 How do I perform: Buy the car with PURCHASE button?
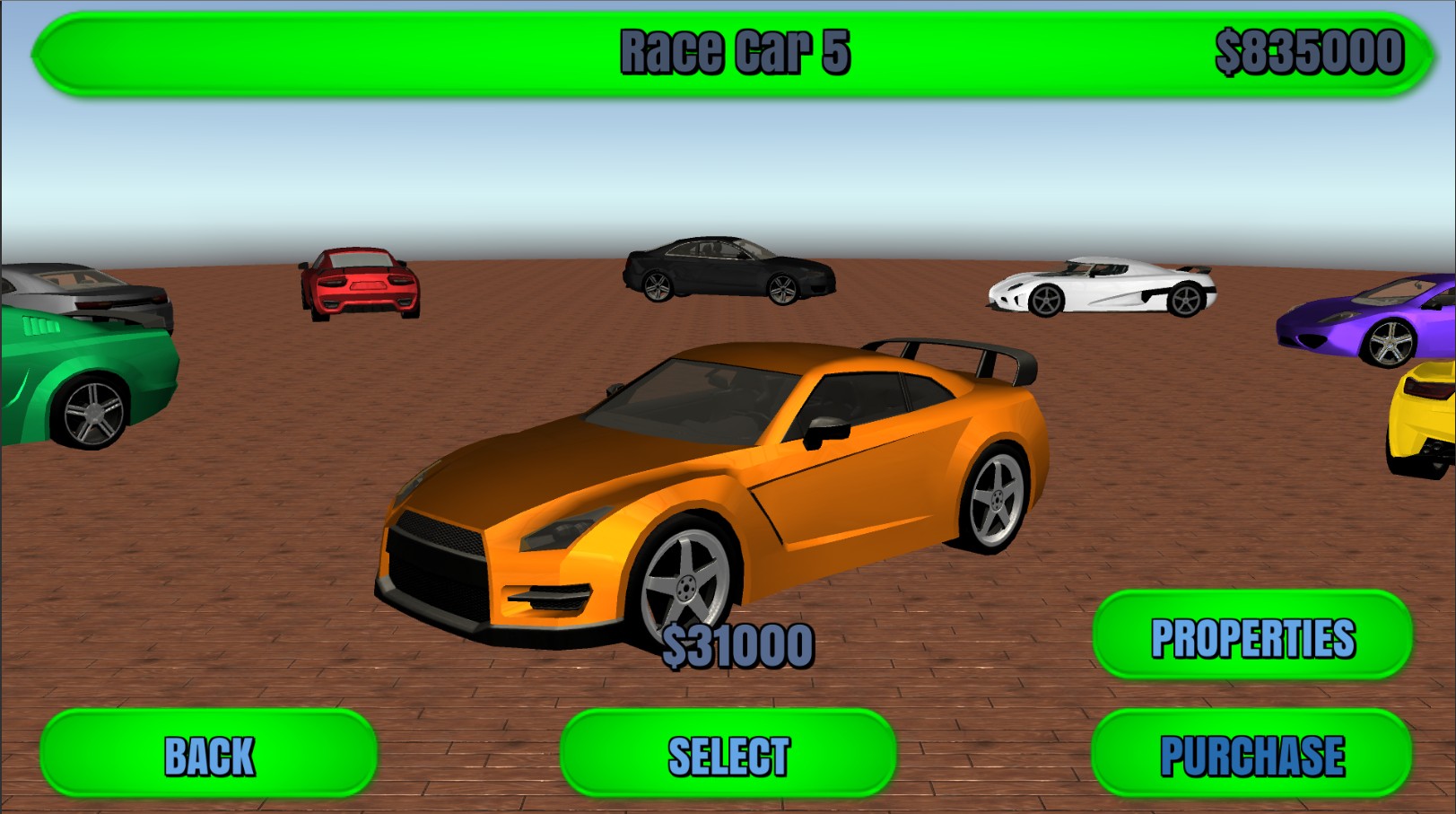point(1251,754)
